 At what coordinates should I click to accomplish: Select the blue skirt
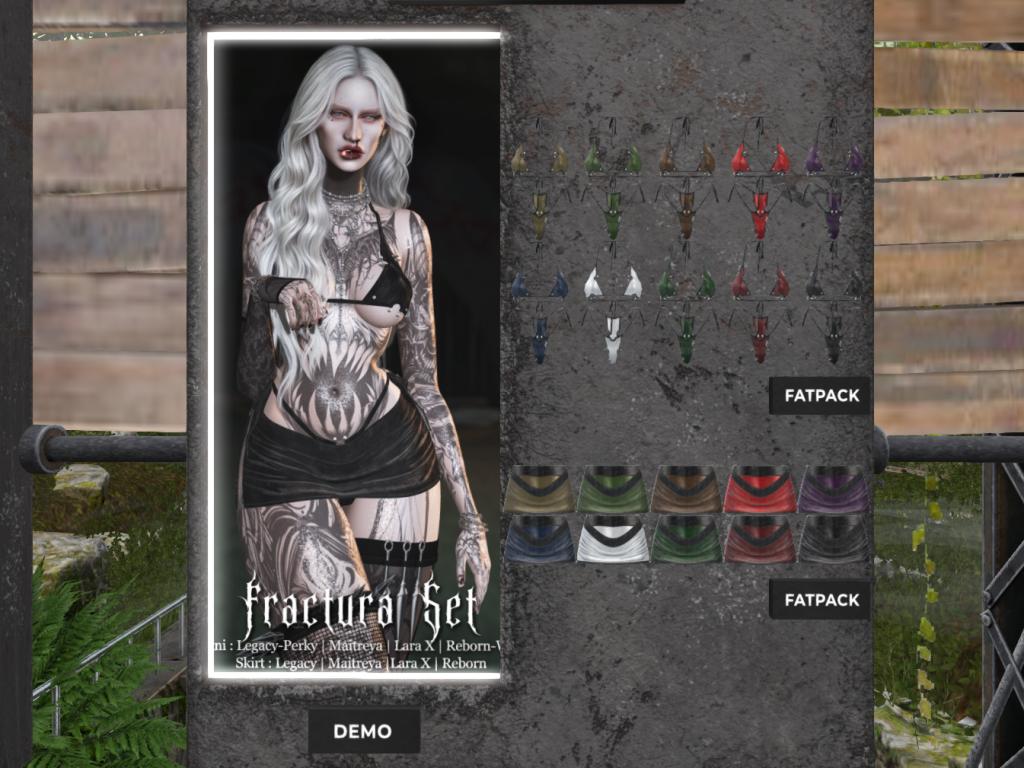[539, 539]
